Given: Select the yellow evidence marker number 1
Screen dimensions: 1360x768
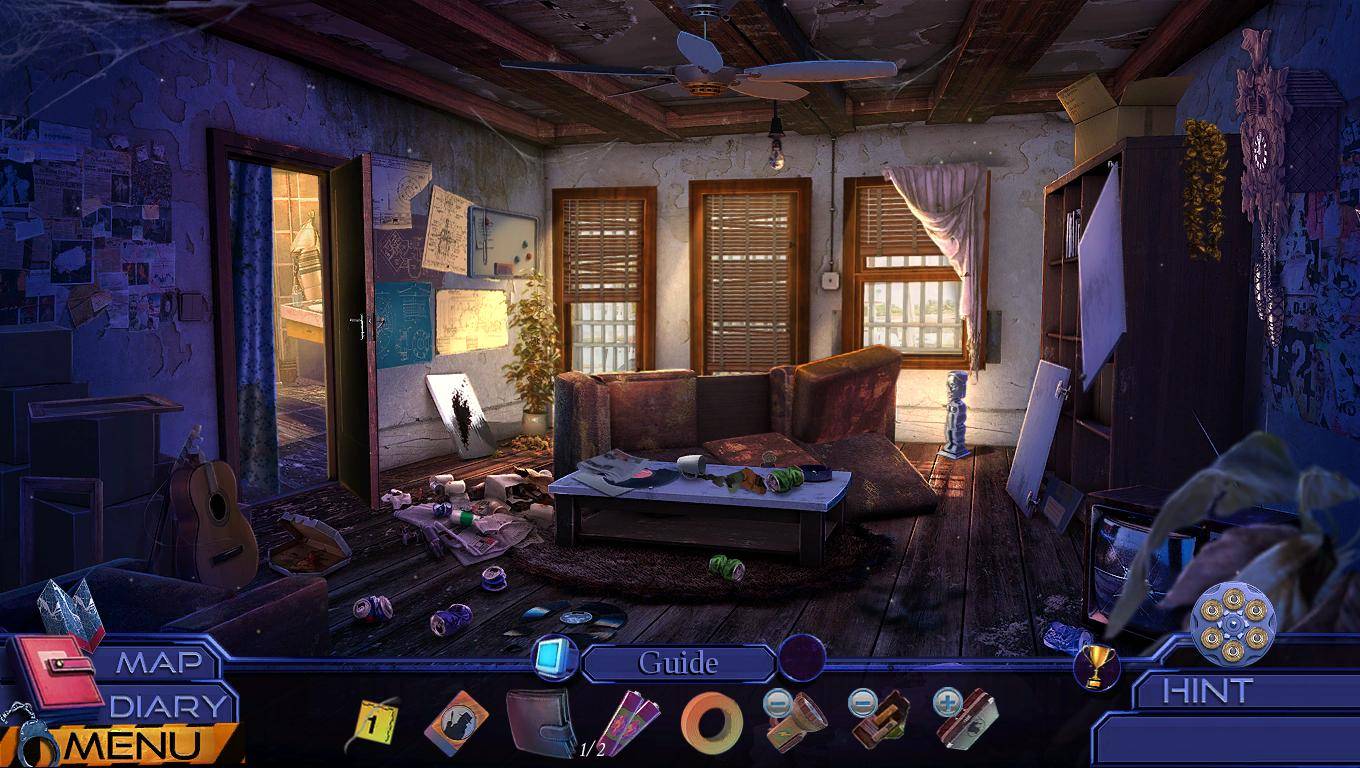Looking at the screenshot, I should [x=374, y=724].
